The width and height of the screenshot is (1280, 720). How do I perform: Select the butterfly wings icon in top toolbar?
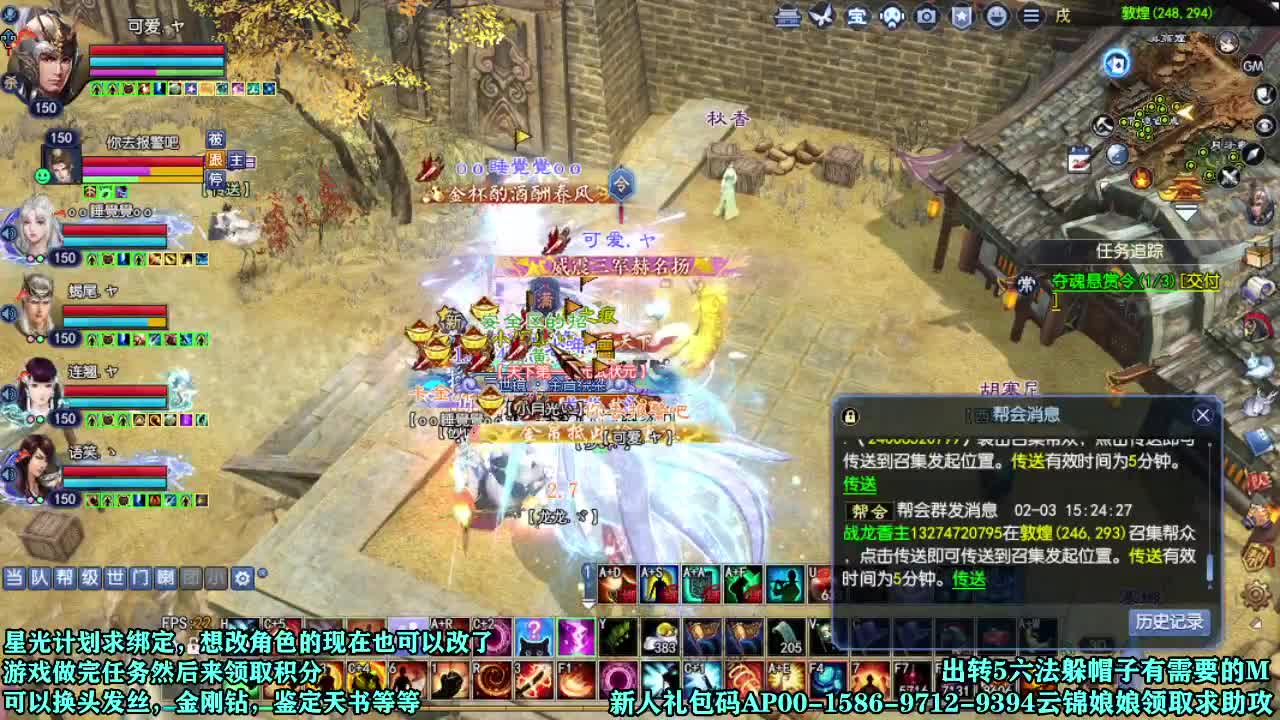point(818,15)
